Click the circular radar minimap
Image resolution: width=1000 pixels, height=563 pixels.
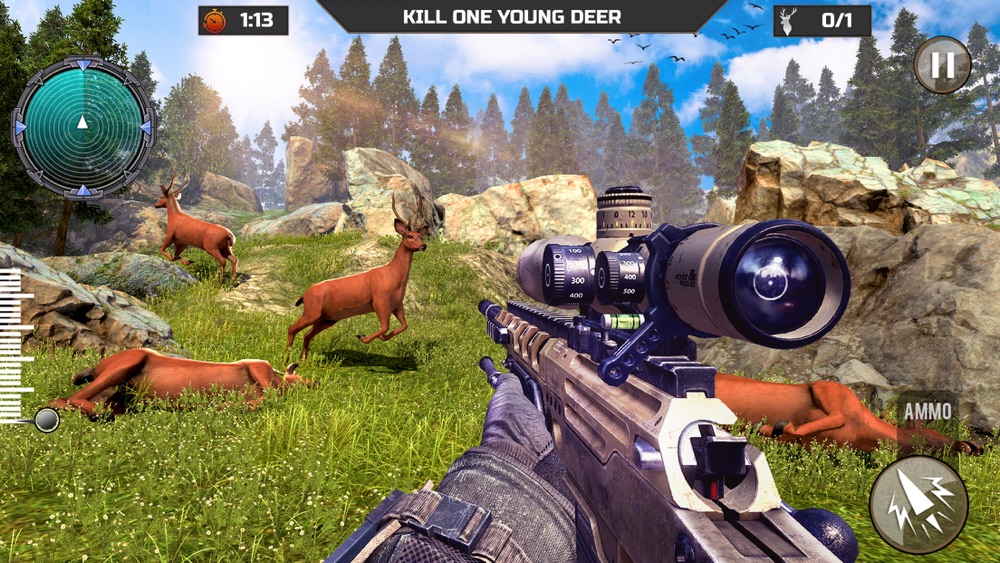pyautogui.click(x=83, y=127)
